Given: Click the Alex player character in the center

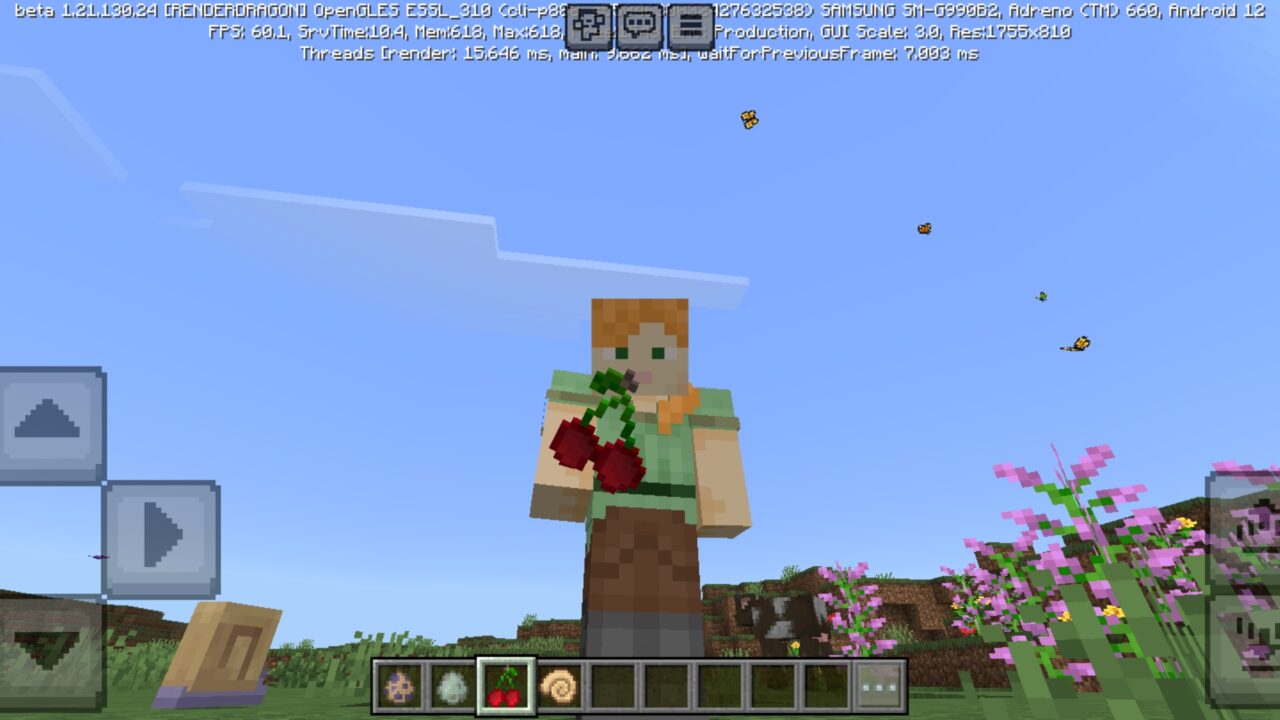Looking at the screenshot, I should 640,450.
